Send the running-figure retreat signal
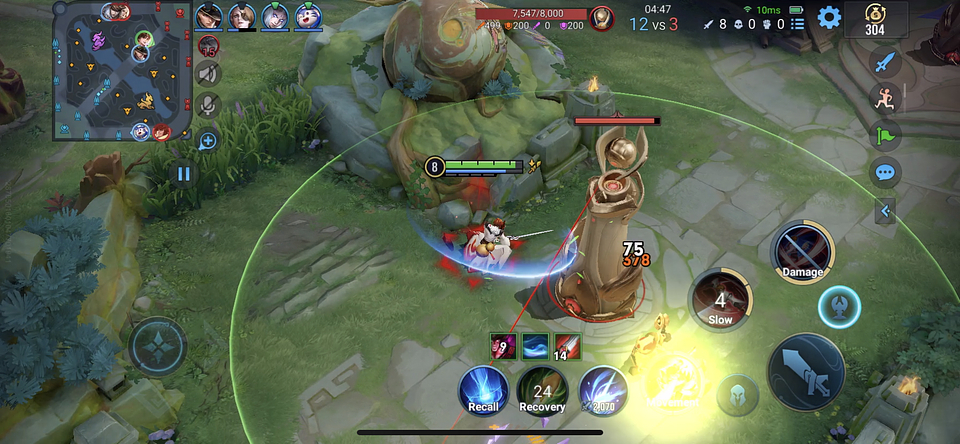This screenshot has width=960, height=444. click(884, 98)
